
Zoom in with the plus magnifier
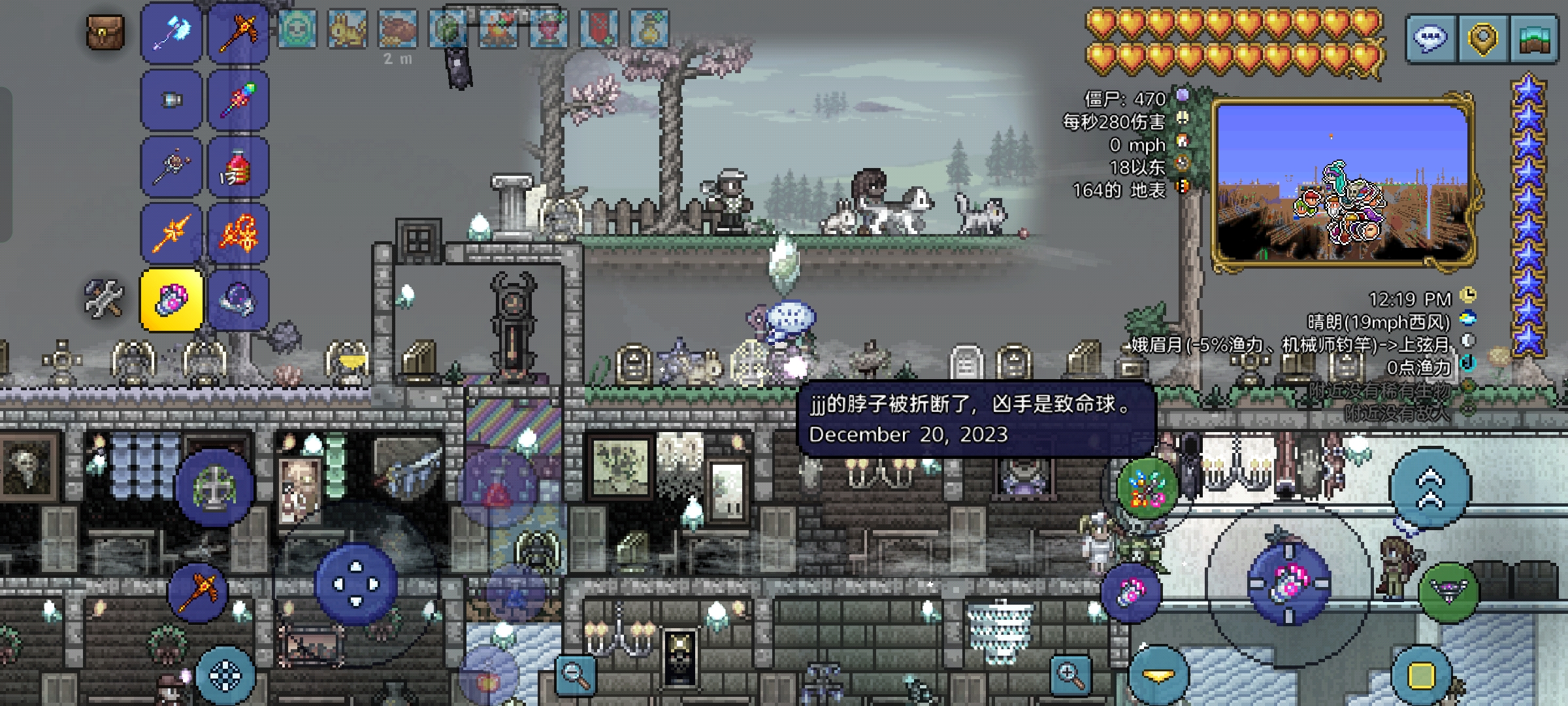(1070, 676)
